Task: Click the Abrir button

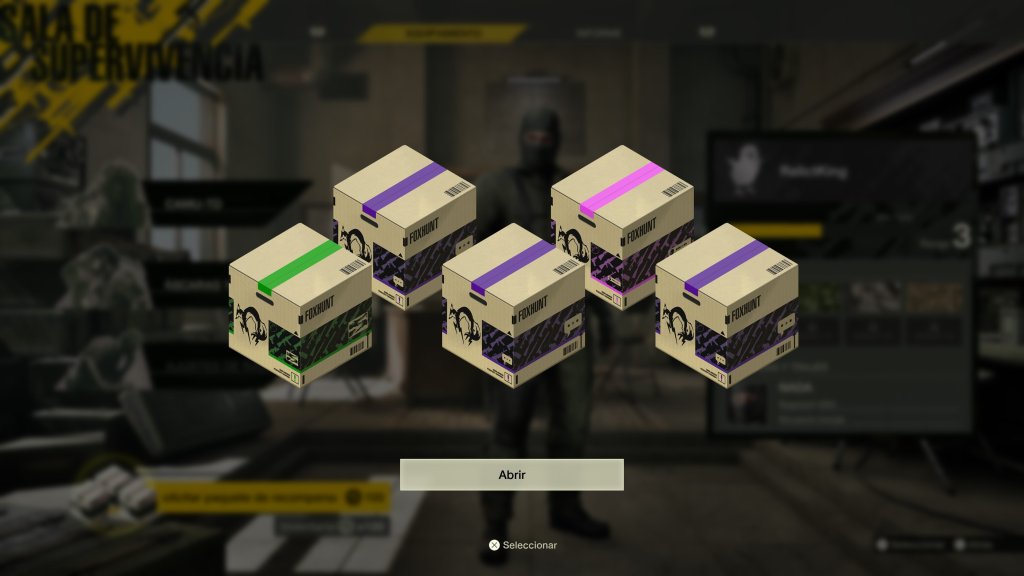Action: (511, 475)
